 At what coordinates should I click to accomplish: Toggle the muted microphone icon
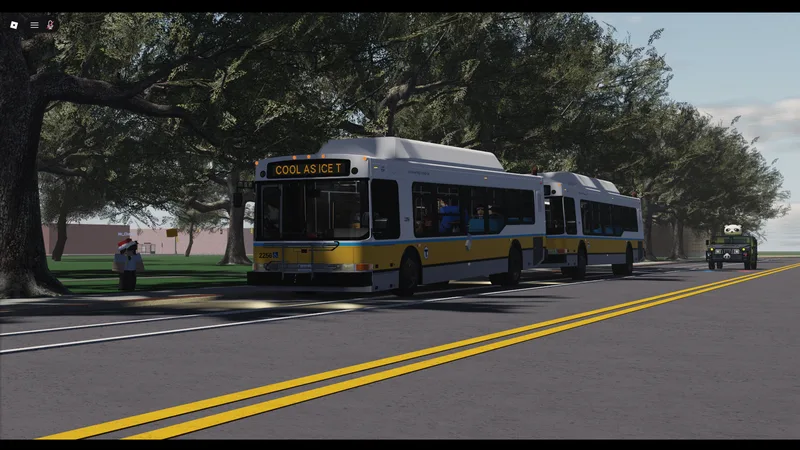click(x=50, y=24)
